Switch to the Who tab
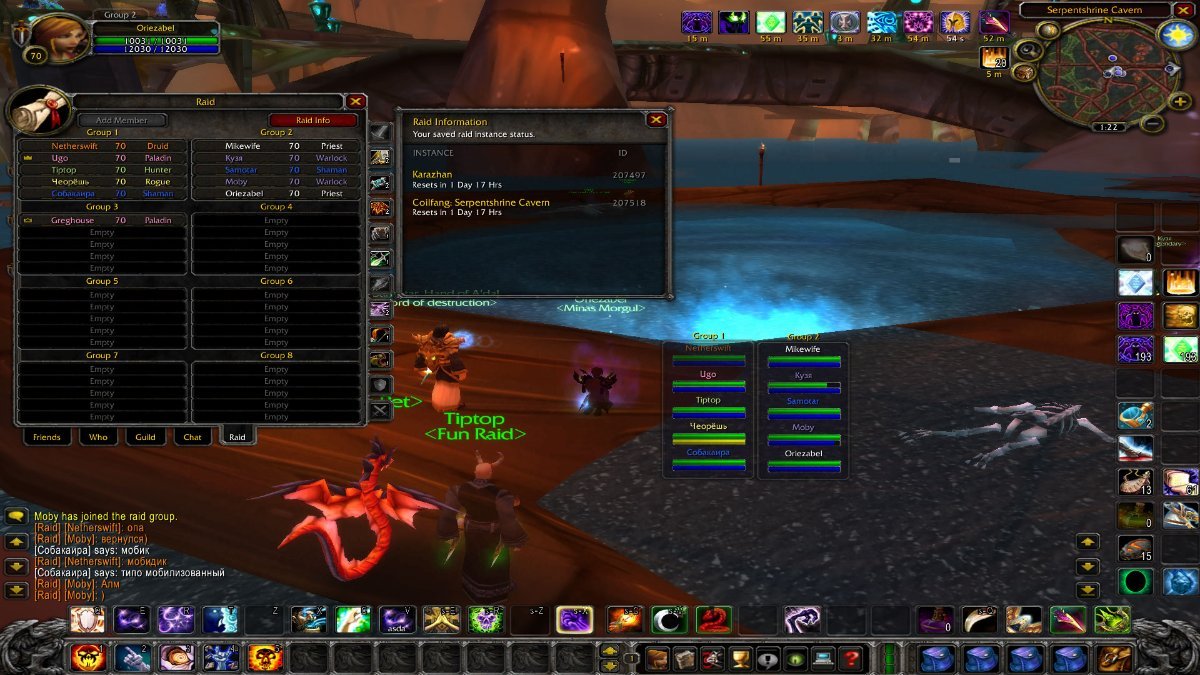Screen dimensions: 1200x675 point(98,437)
